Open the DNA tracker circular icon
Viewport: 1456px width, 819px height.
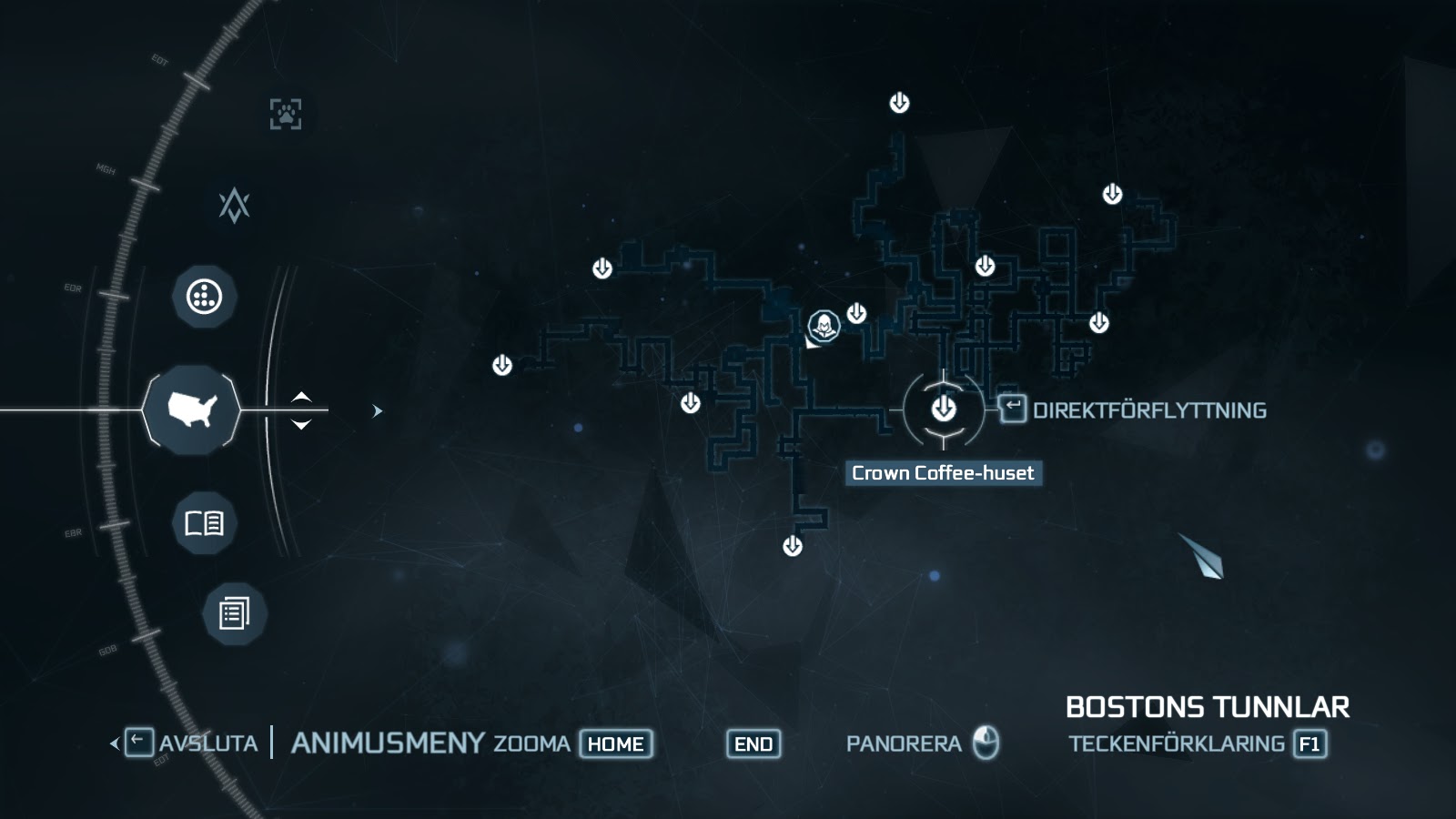pos(204,295)
